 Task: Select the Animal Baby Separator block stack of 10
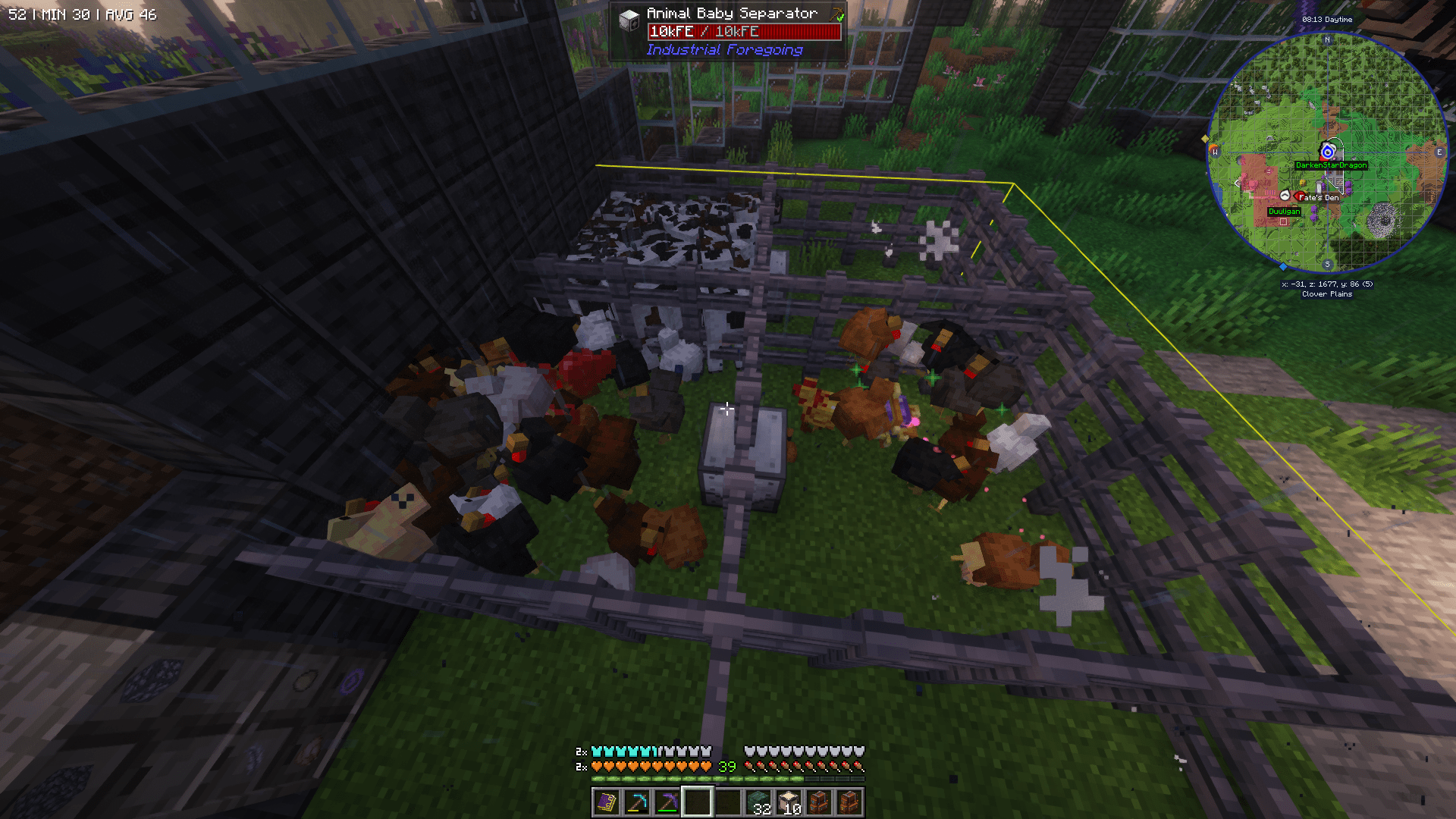tap(789, 802)
